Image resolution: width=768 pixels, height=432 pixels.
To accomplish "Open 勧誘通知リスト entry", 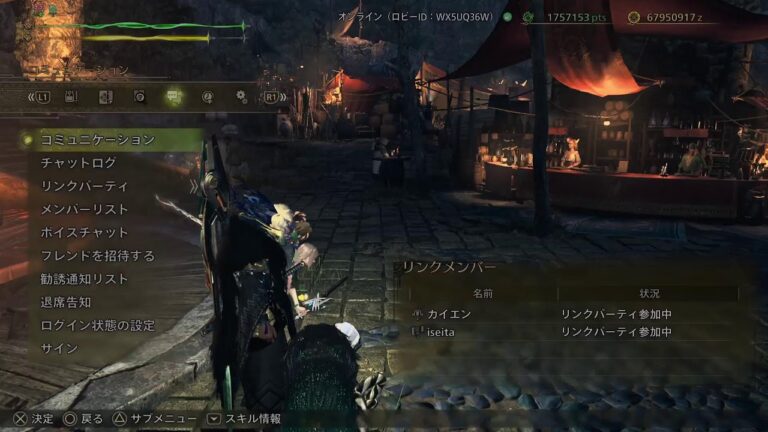I will pyautogui.click(x=84, y=279).
